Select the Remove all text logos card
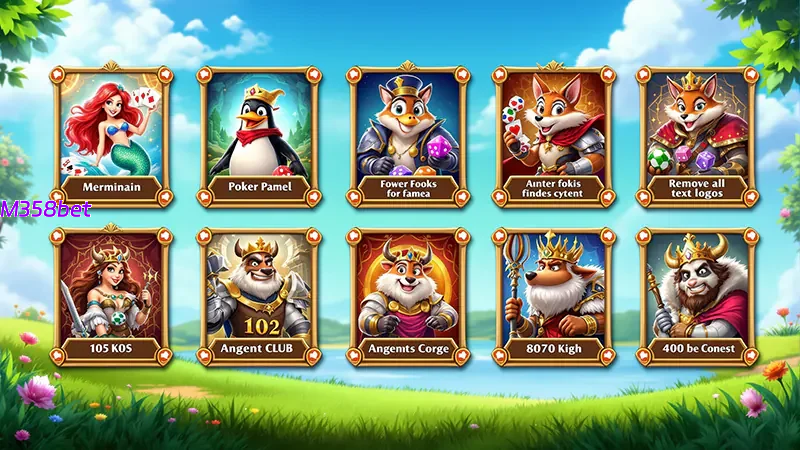This screenshot has width=800, height=450. 699,135
